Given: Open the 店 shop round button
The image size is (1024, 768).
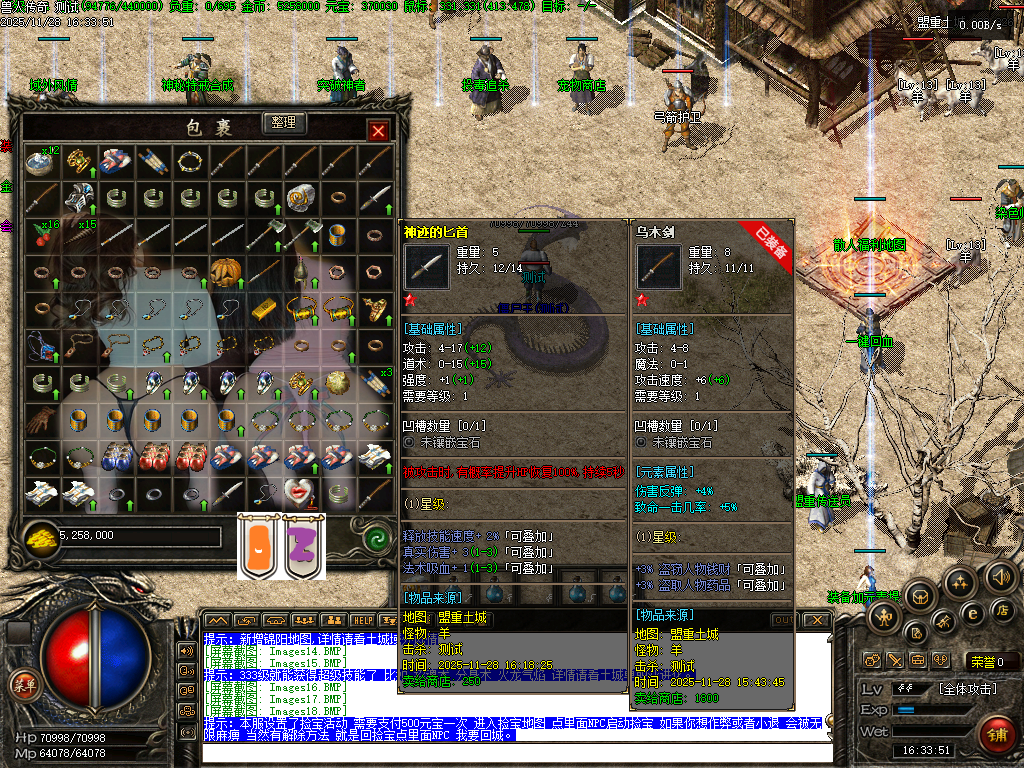Looking at the screenshot, I should pos(1002,609).
